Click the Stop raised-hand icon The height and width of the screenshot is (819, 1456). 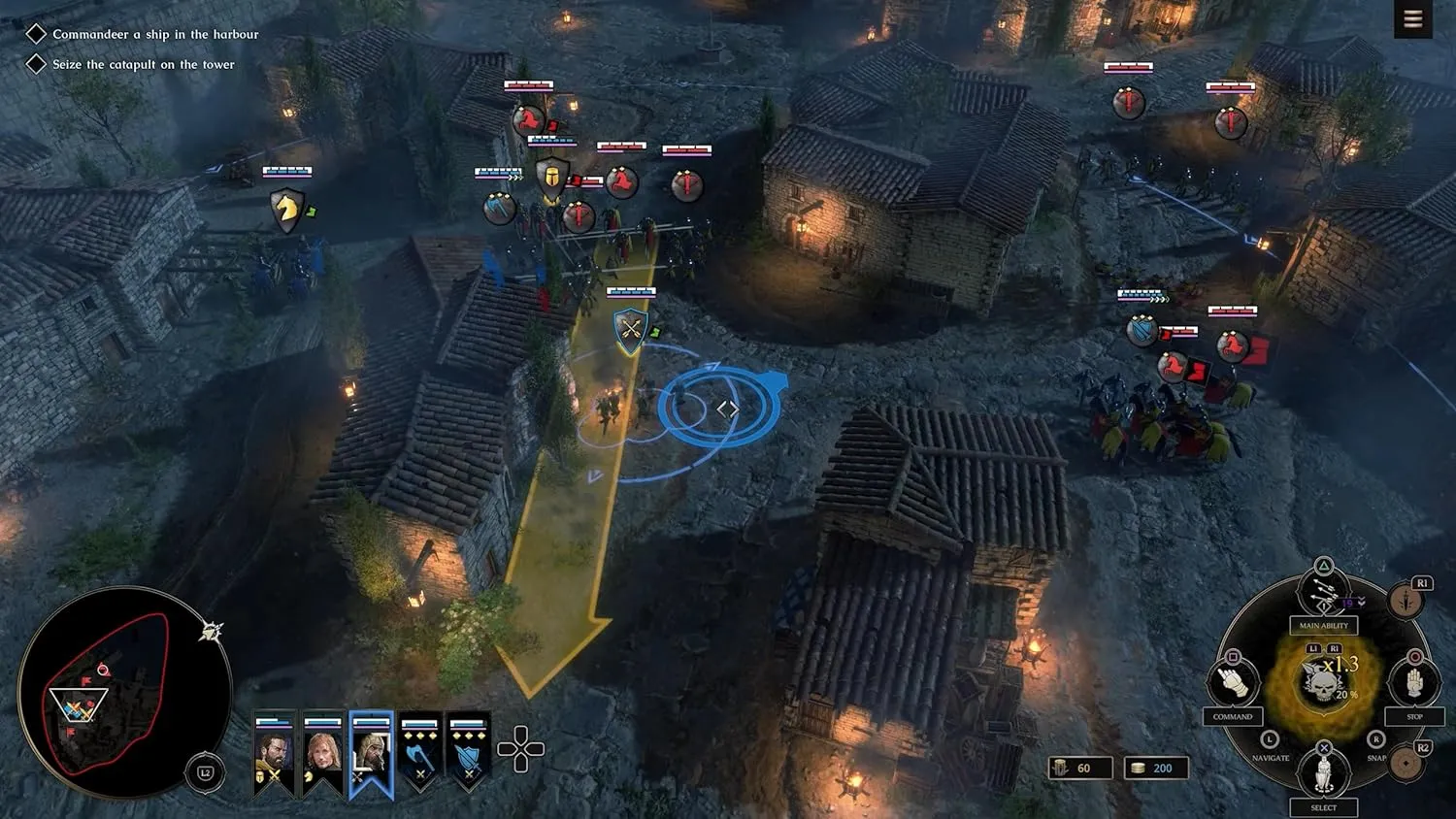tap(1414, 681)
